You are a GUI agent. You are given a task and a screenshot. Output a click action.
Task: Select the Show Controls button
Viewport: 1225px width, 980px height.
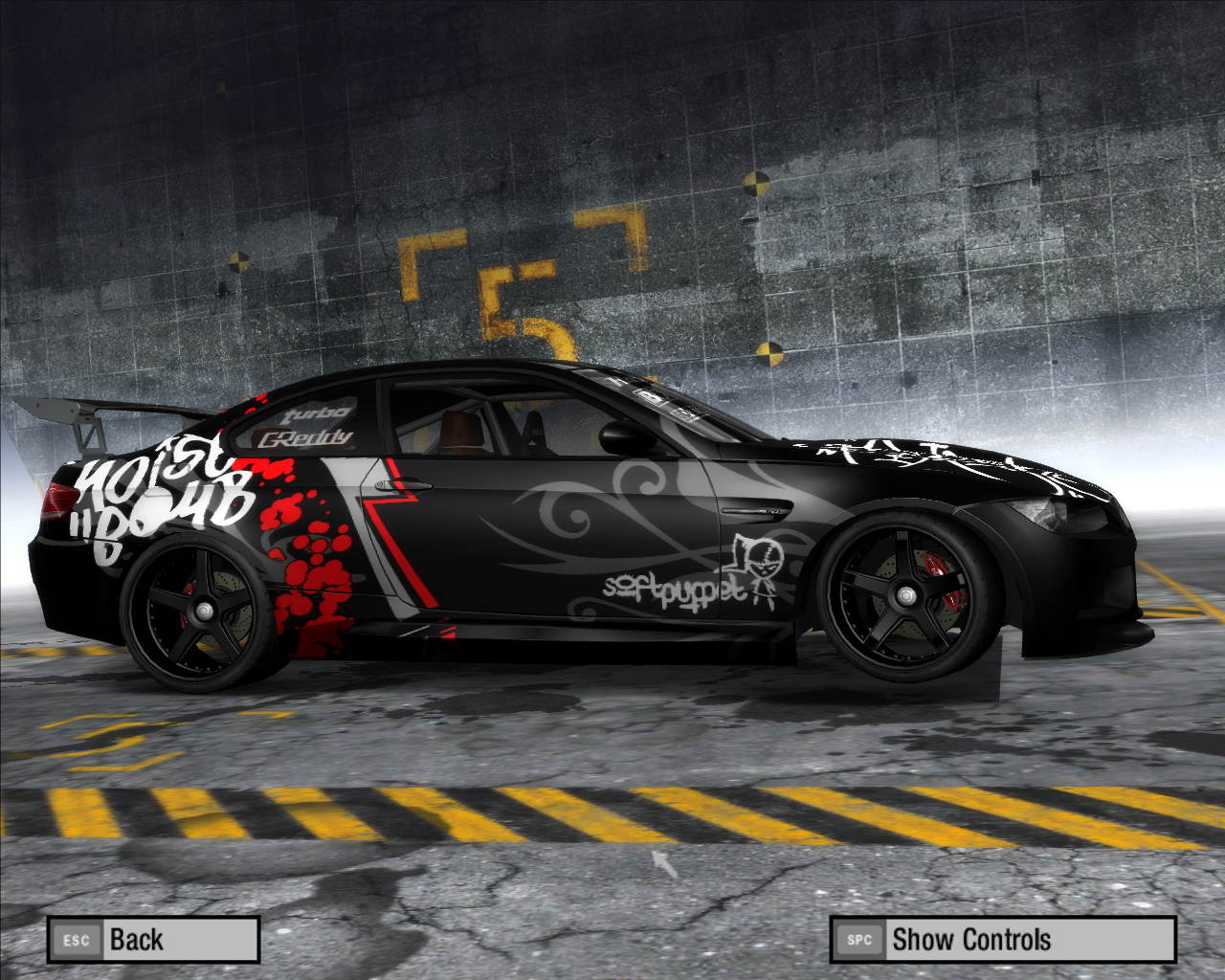click(x=1002, y=940)
